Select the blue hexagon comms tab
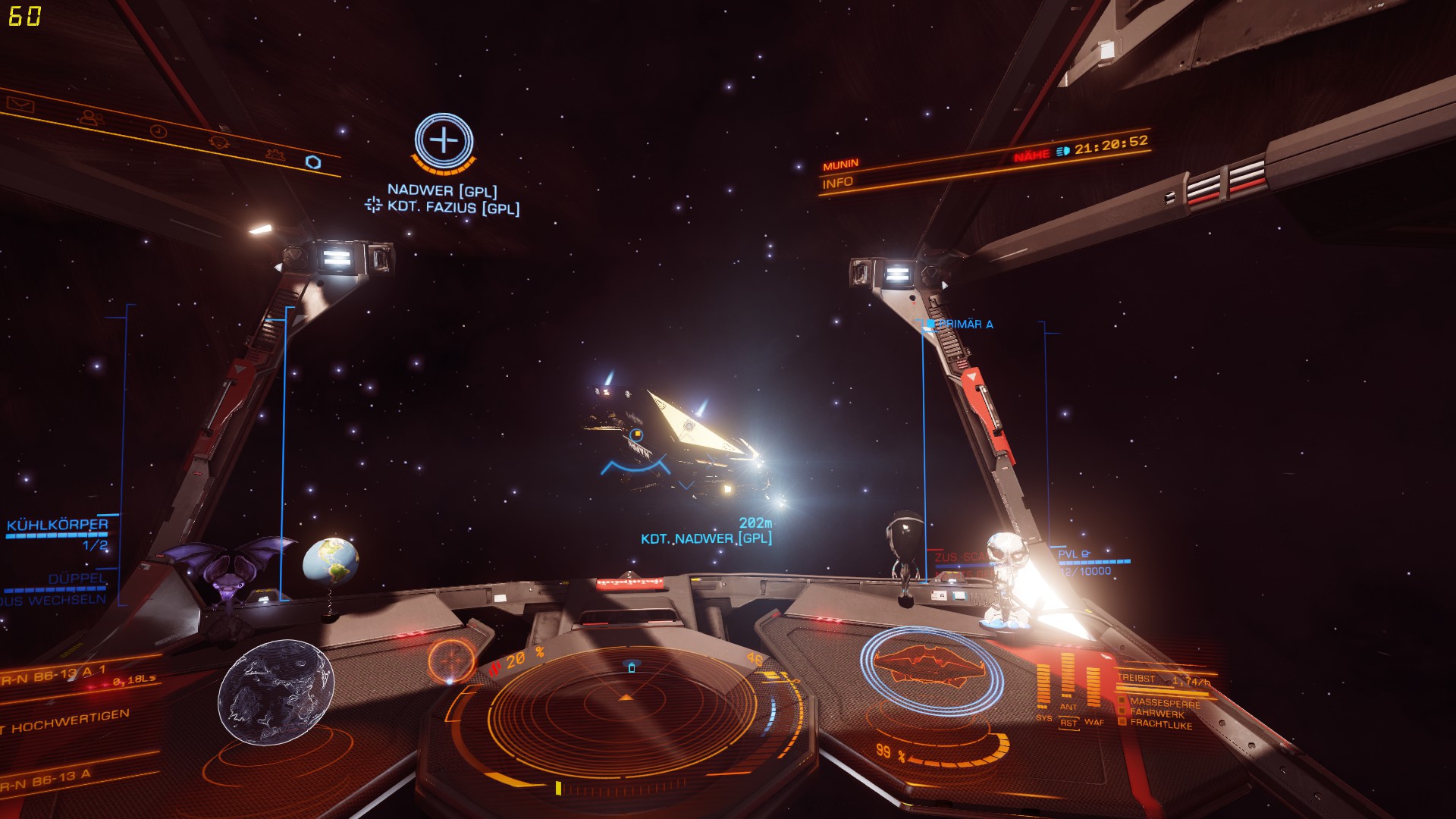Viewport: 1456px width, 819px height. pyautogui.click(x=312, y=162)
